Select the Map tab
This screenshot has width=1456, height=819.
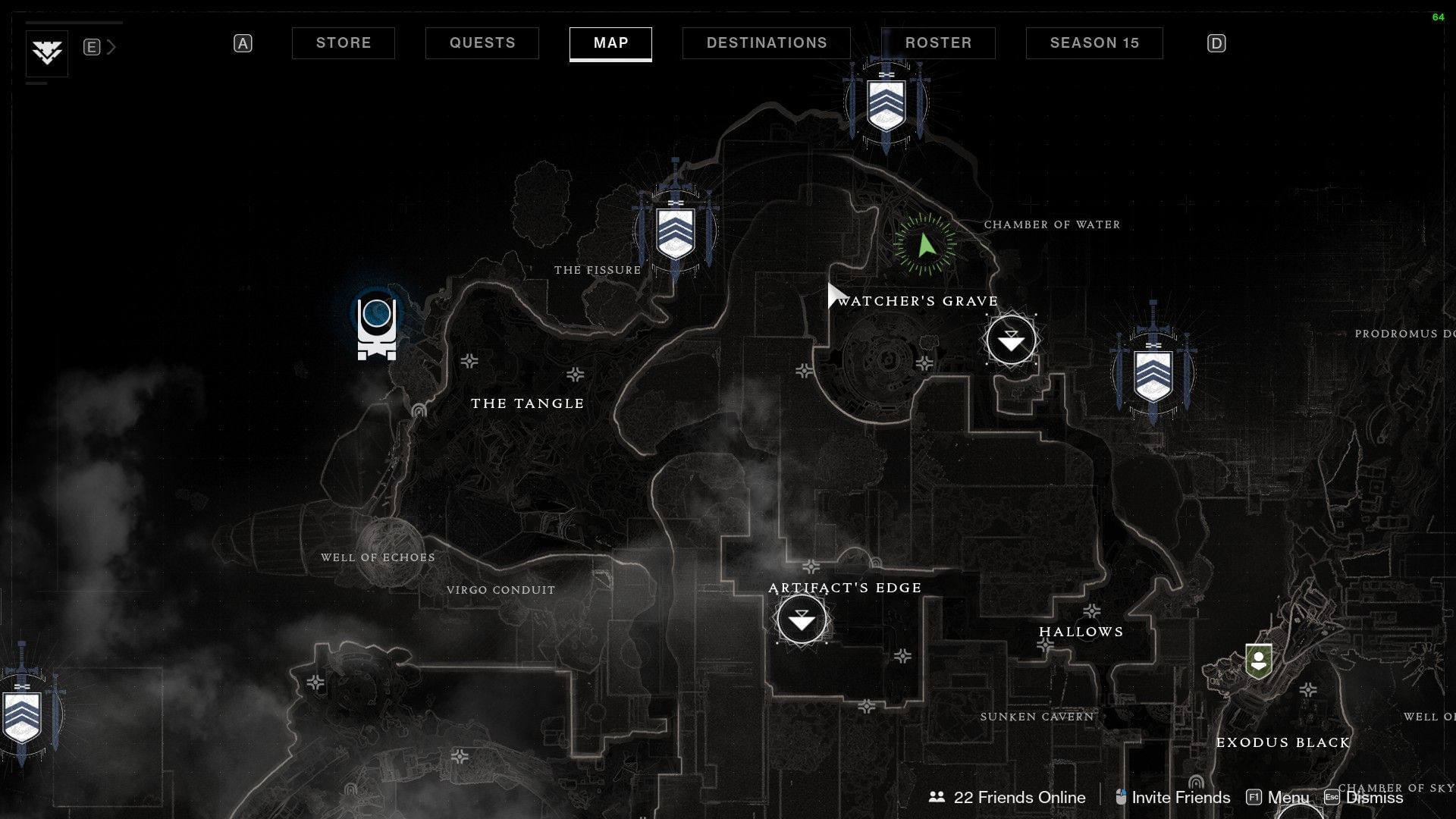(610, 43)
